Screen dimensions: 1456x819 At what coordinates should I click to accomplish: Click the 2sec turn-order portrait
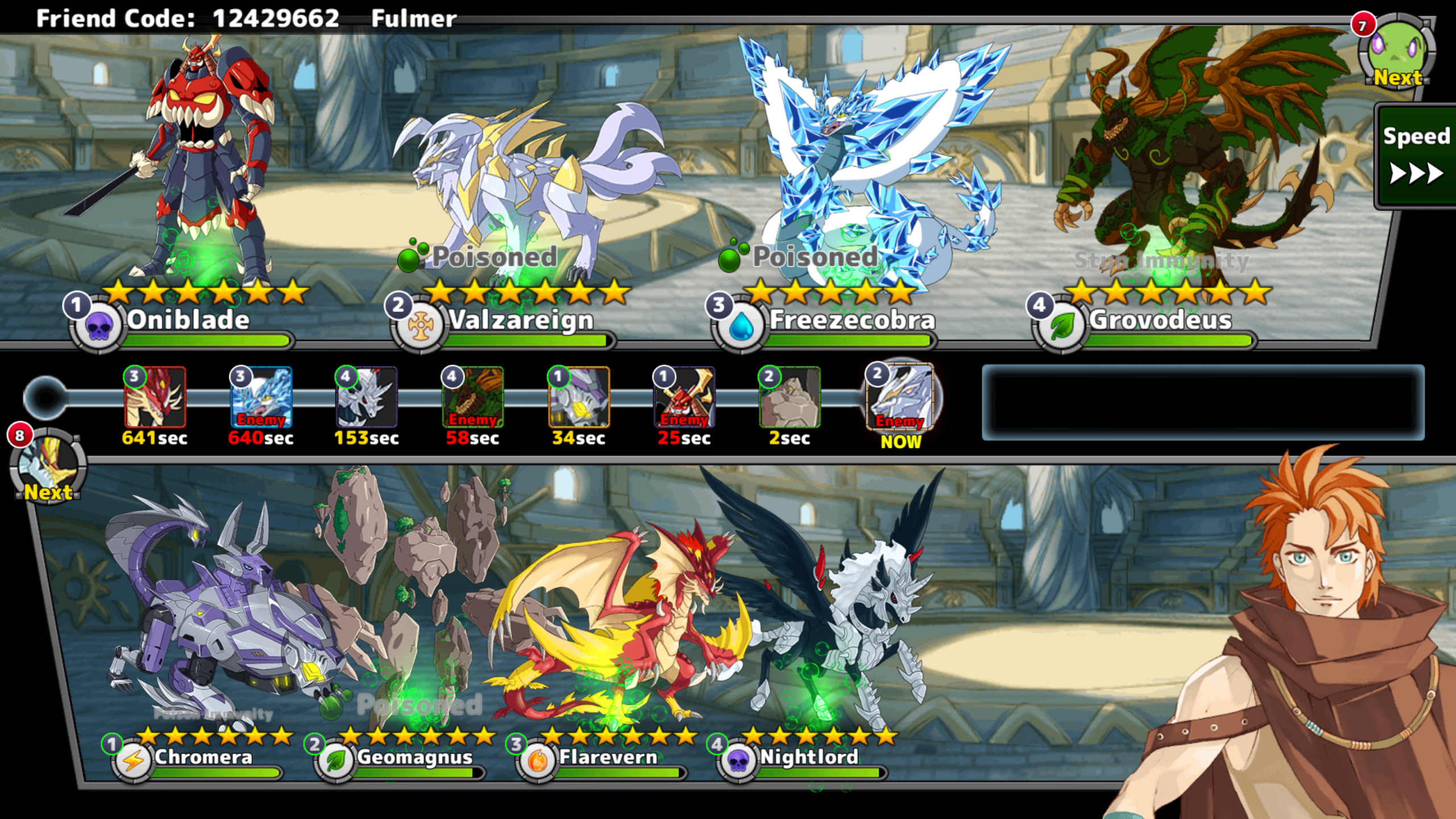(790, 397)
